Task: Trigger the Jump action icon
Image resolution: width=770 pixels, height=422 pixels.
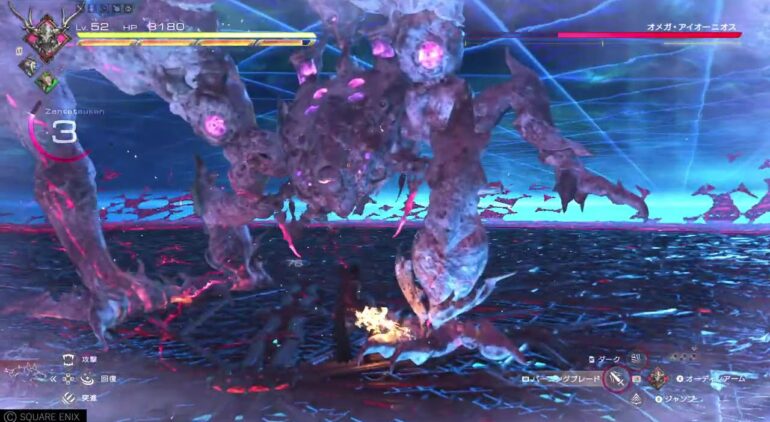Action: point(638,399)
